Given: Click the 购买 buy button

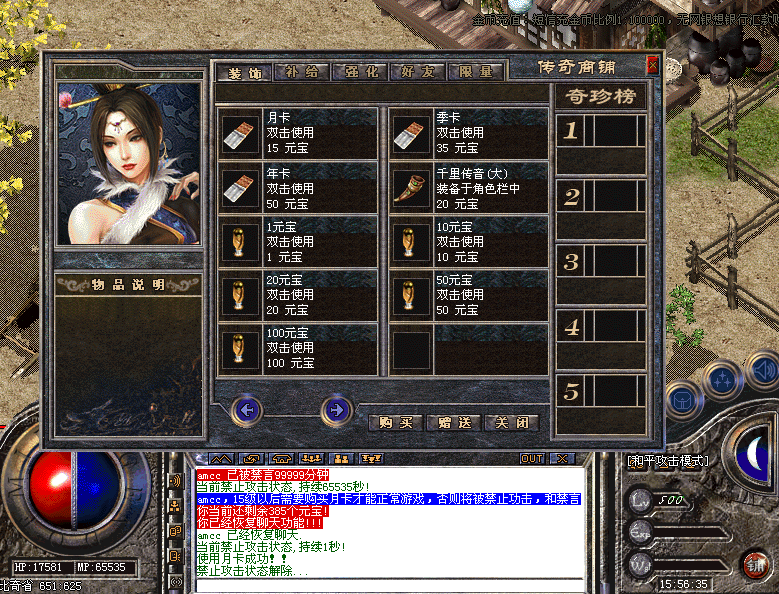Looking at the screenshot, I should coord(396,423).
